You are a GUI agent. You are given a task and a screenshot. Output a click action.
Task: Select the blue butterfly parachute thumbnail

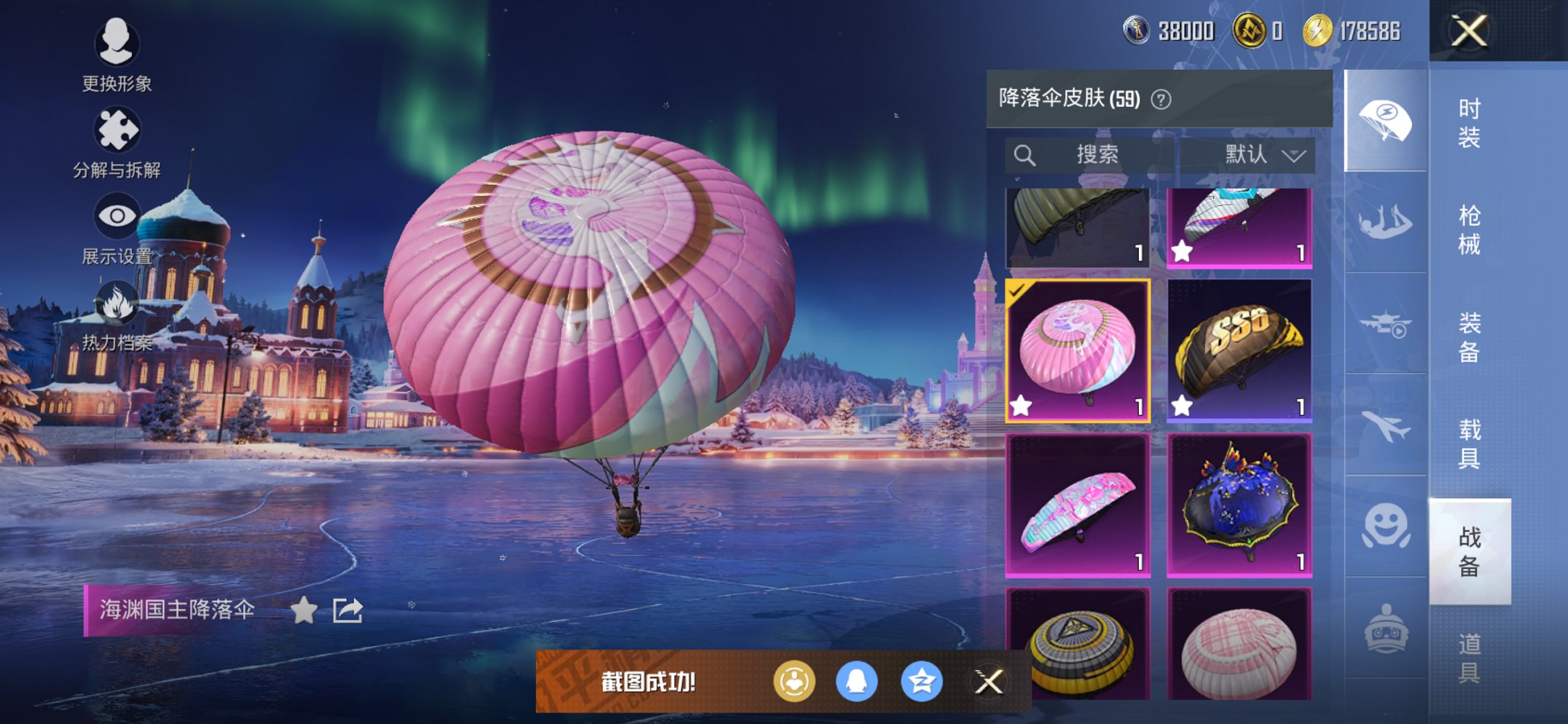point(1239,510)
